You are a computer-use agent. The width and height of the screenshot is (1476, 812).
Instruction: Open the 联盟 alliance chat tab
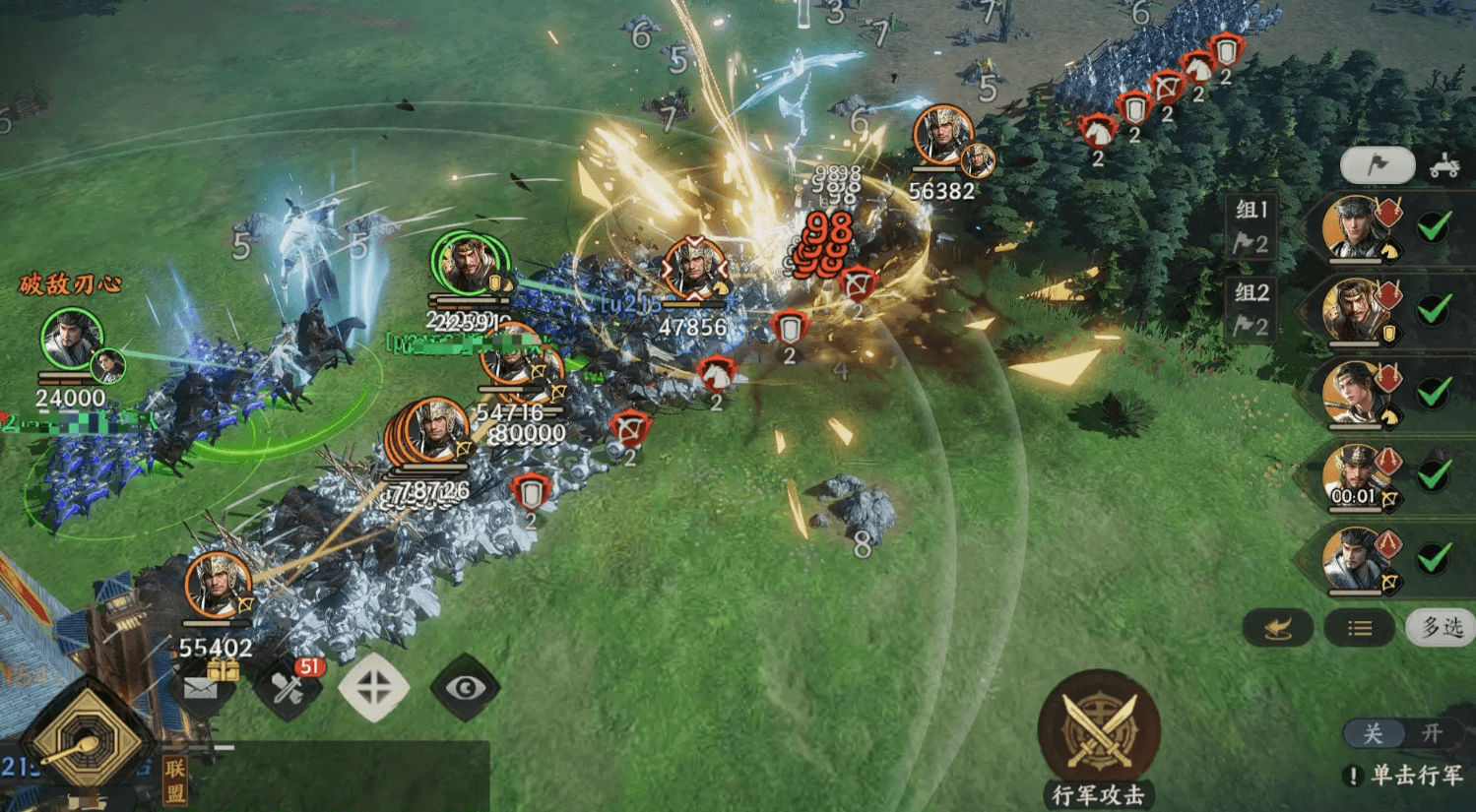coord(175,781)
